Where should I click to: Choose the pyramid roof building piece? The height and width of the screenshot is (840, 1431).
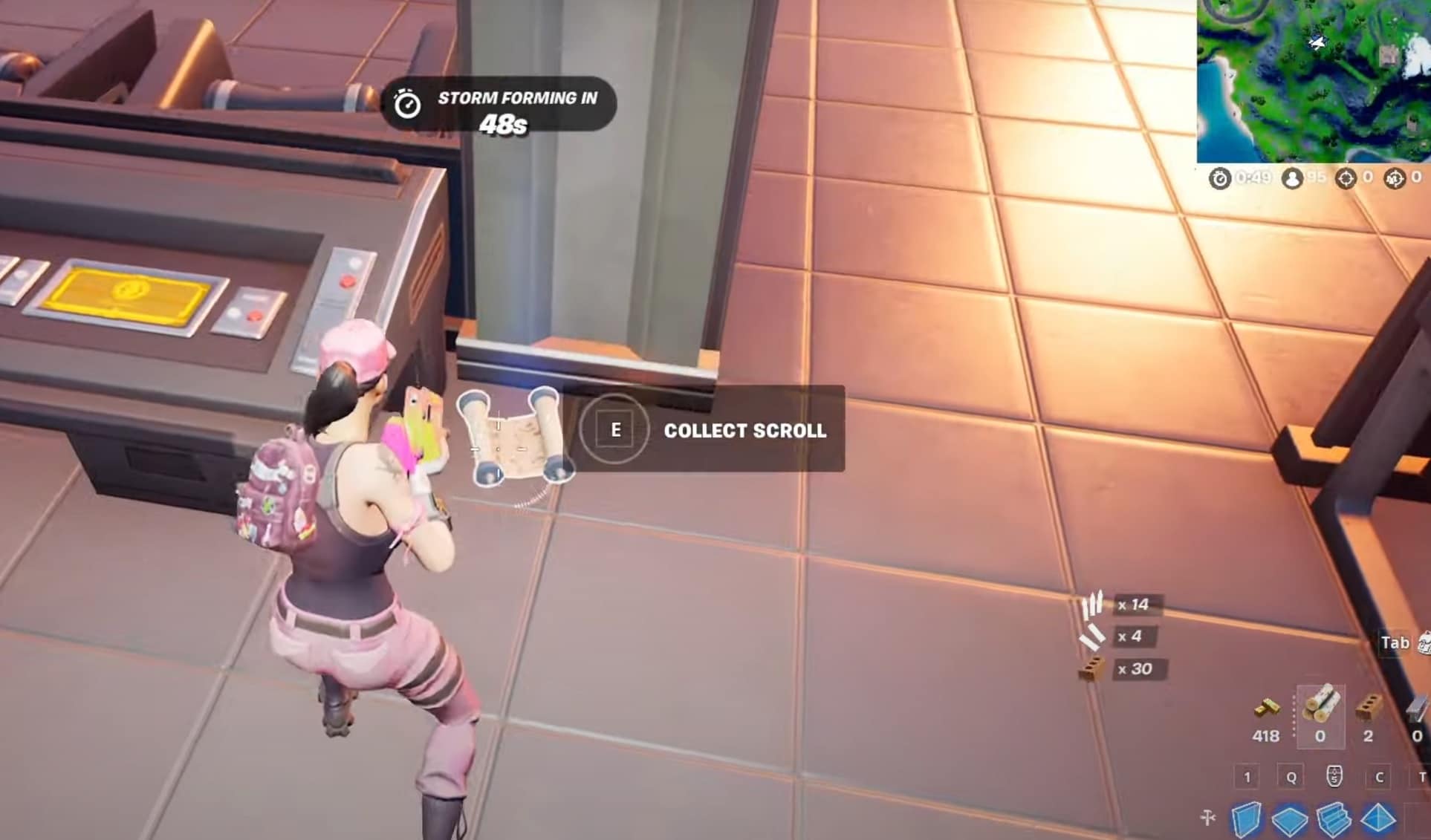click(x=1378, y=819)
